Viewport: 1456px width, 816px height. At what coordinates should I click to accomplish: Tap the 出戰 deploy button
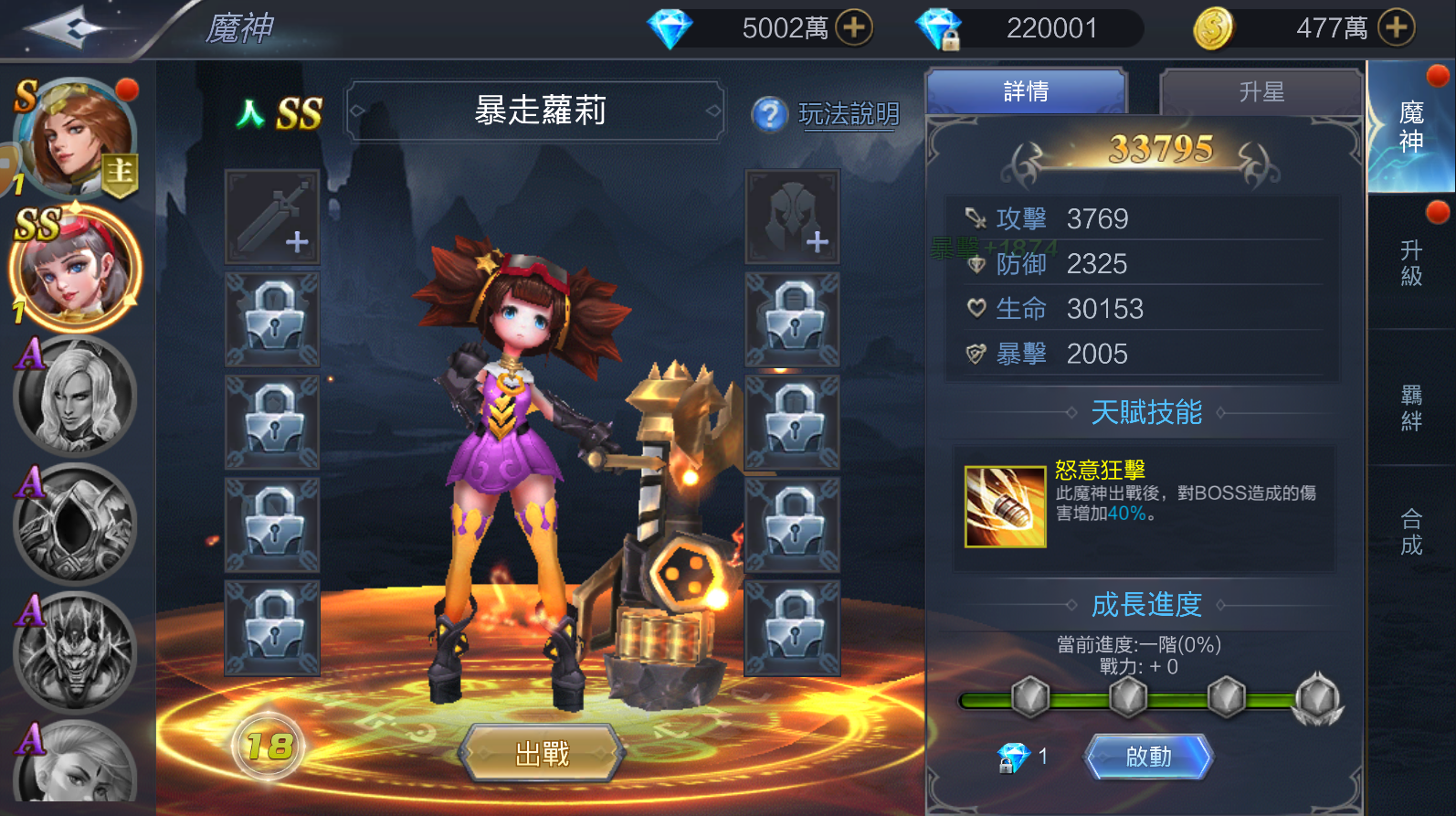542,753
